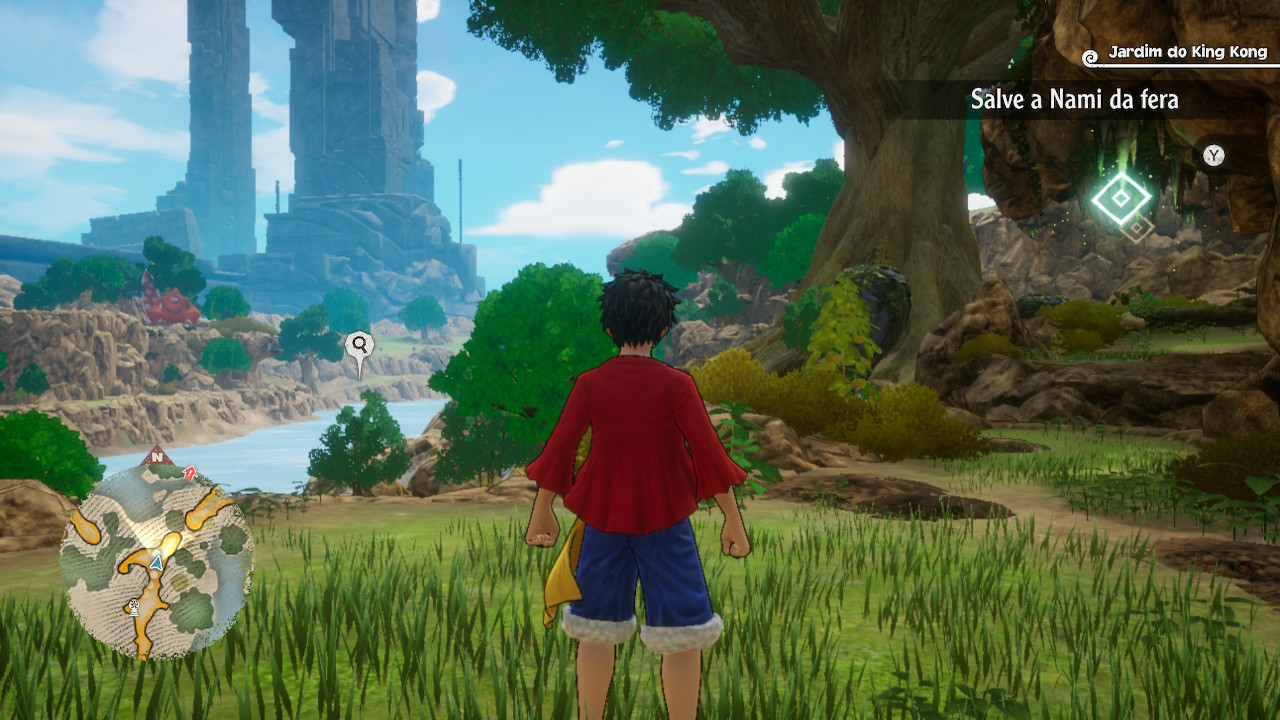Screen dimensions: 1280x720
Task: Open the circular minimap
Action: pyautogui.click(x=155, y=560)
